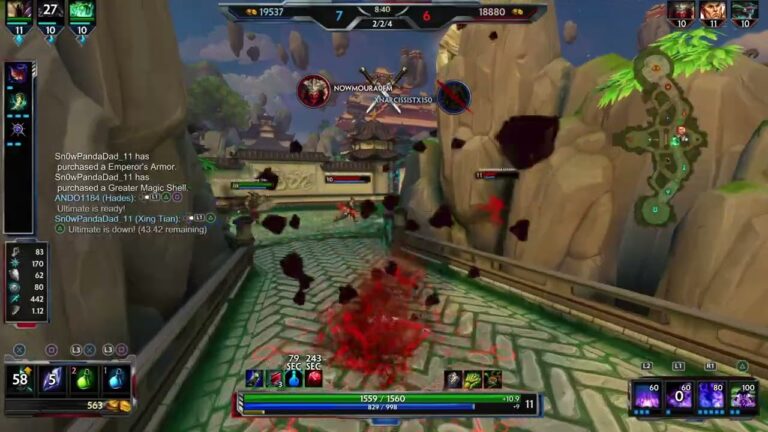Activate the third ability costing 80 mana
This screenshot has width=768, height=432.
click(711, 395)
